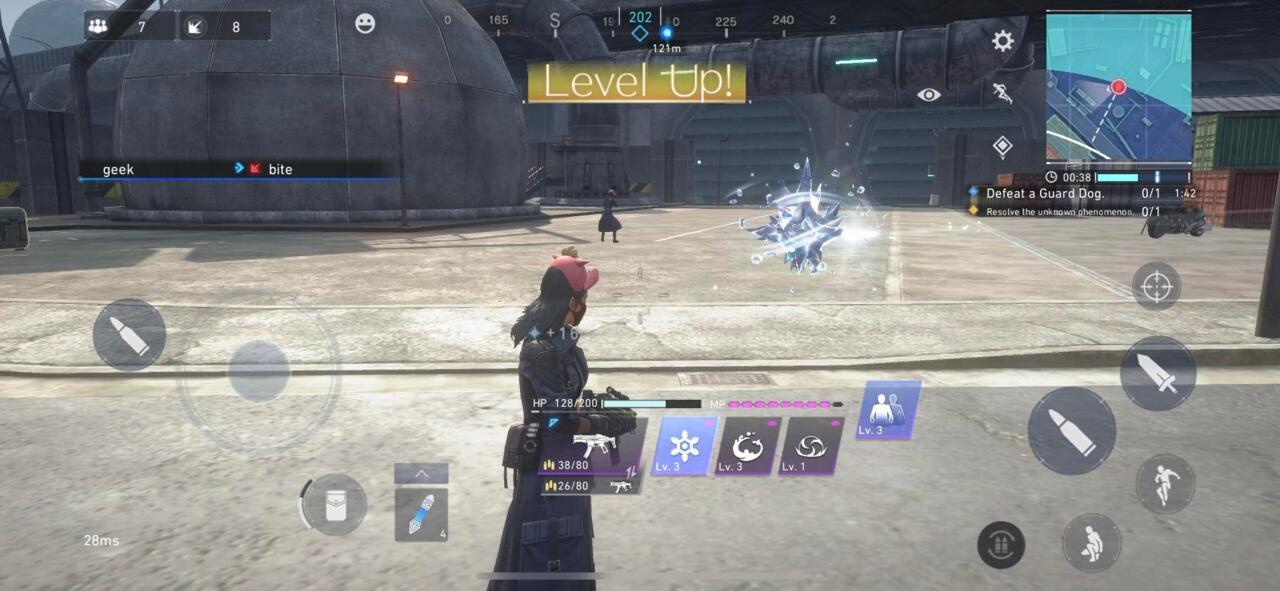Screen dimensions: 1280x591
Task: Use the blue potion vial item slot
Action: [421, 514]
